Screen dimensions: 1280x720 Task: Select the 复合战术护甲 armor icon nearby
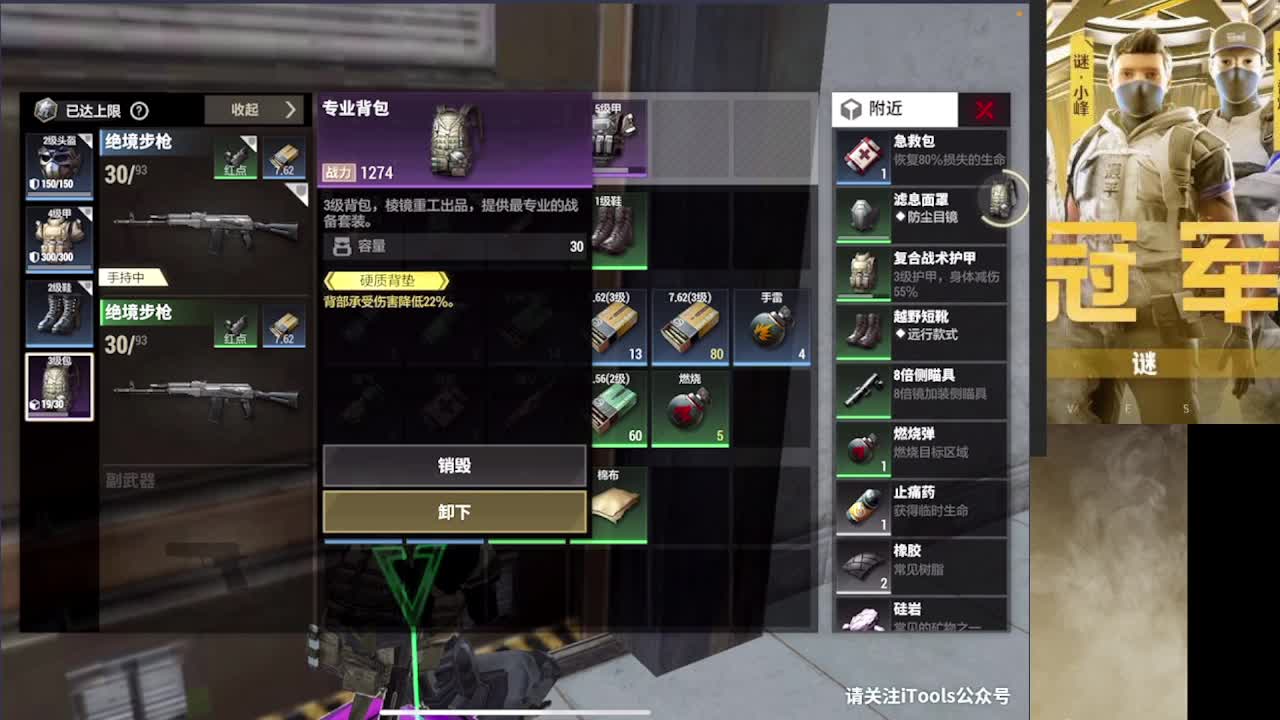coord(862,272)
